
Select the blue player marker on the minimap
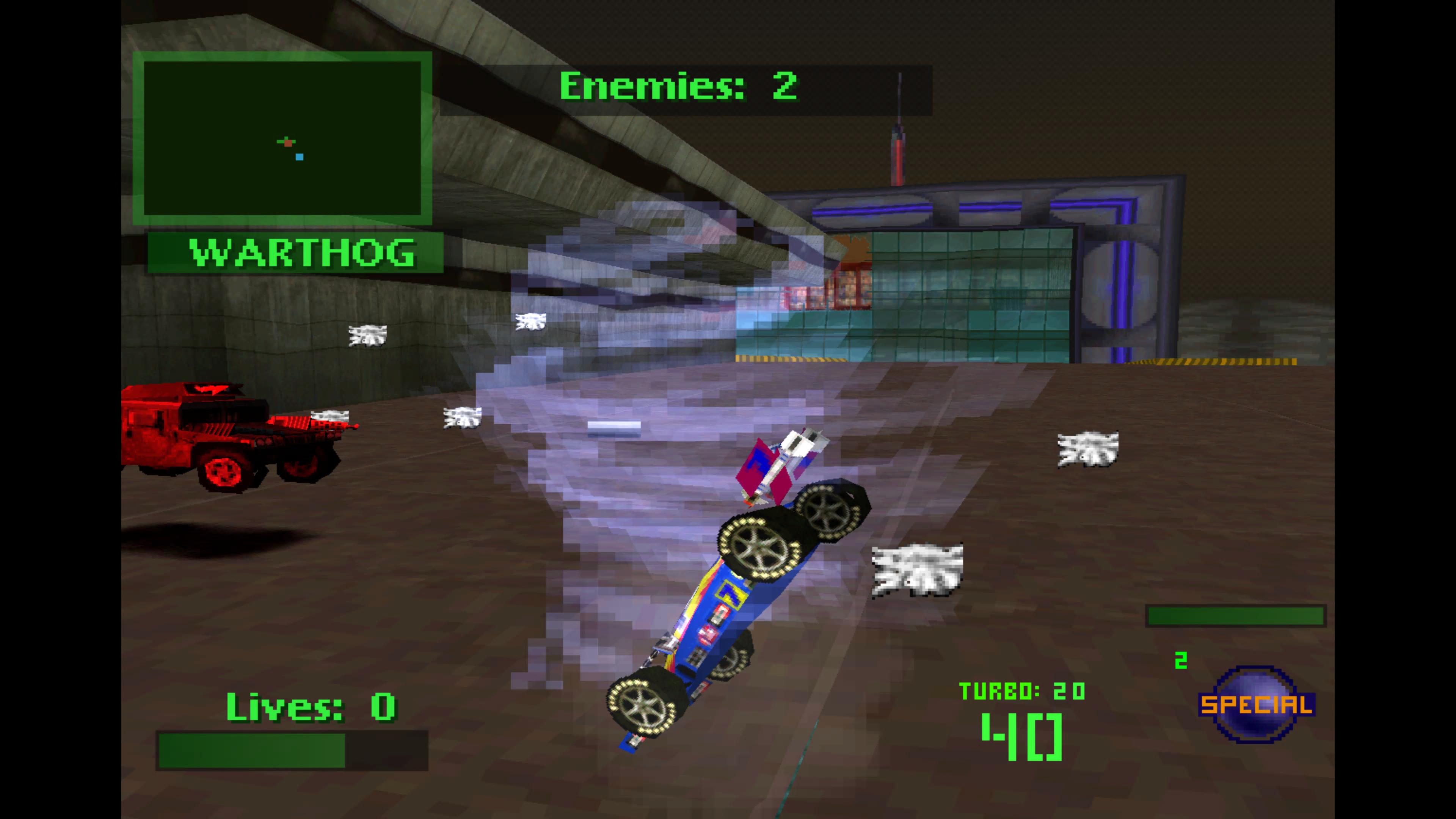(x=299, y=156)
